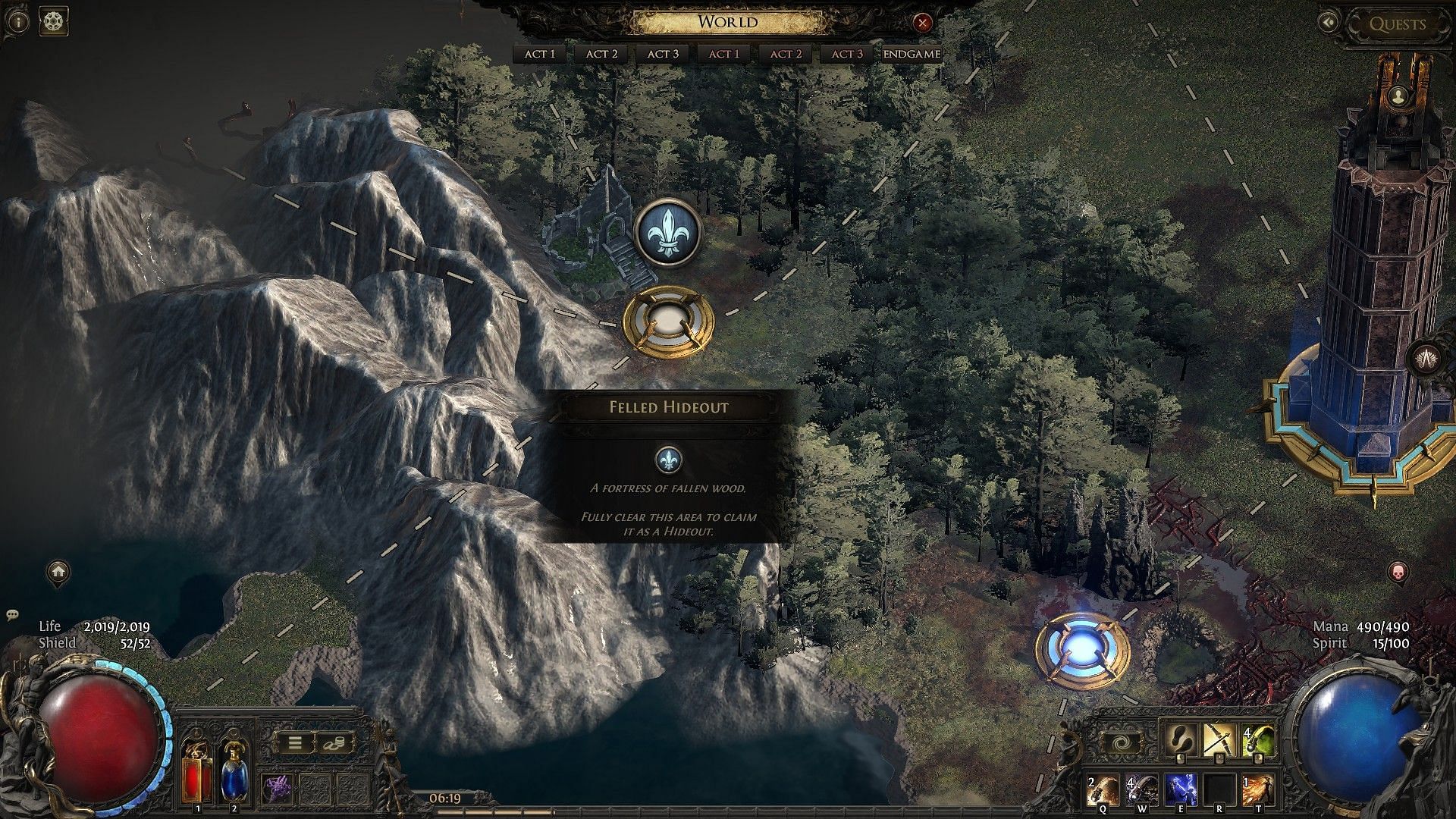1456x819 pixels.
Task: Click the info icon in top corner
Action: click(18, 21)
